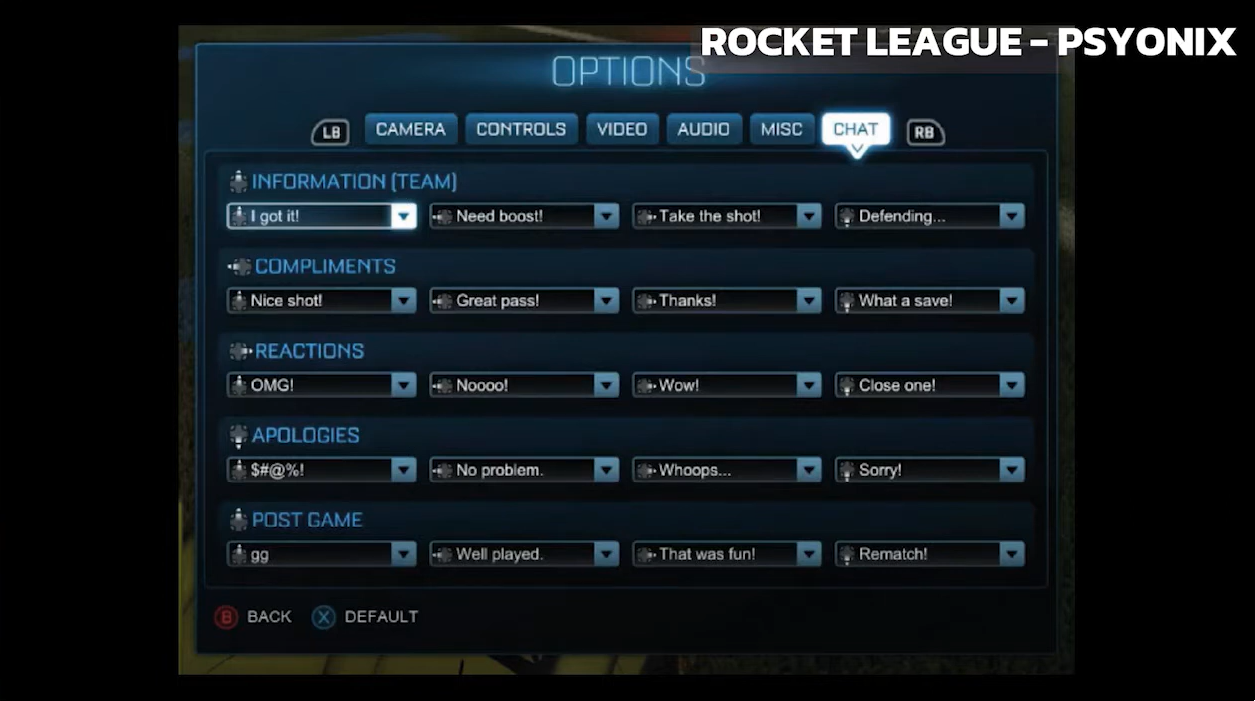
Task: Change the "Take the shot!" quick chat
Action: click(727, 216)
